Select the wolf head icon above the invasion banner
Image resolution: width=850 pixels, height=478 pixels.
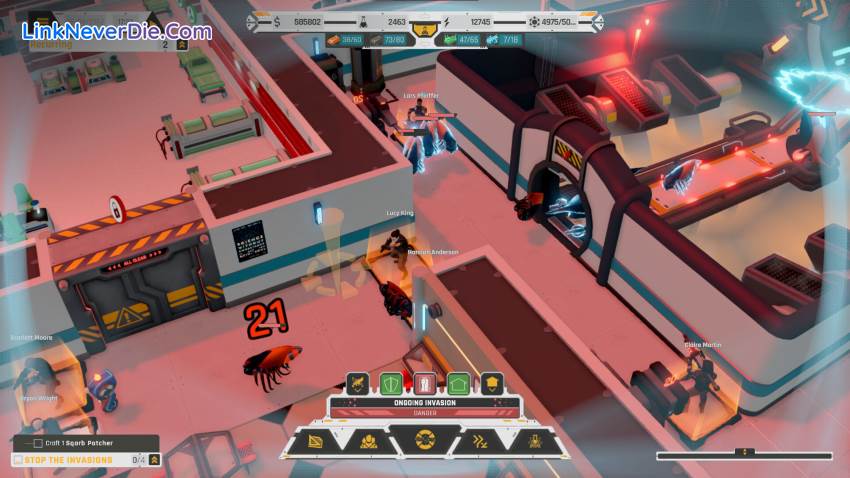click(x=358, y=383)
